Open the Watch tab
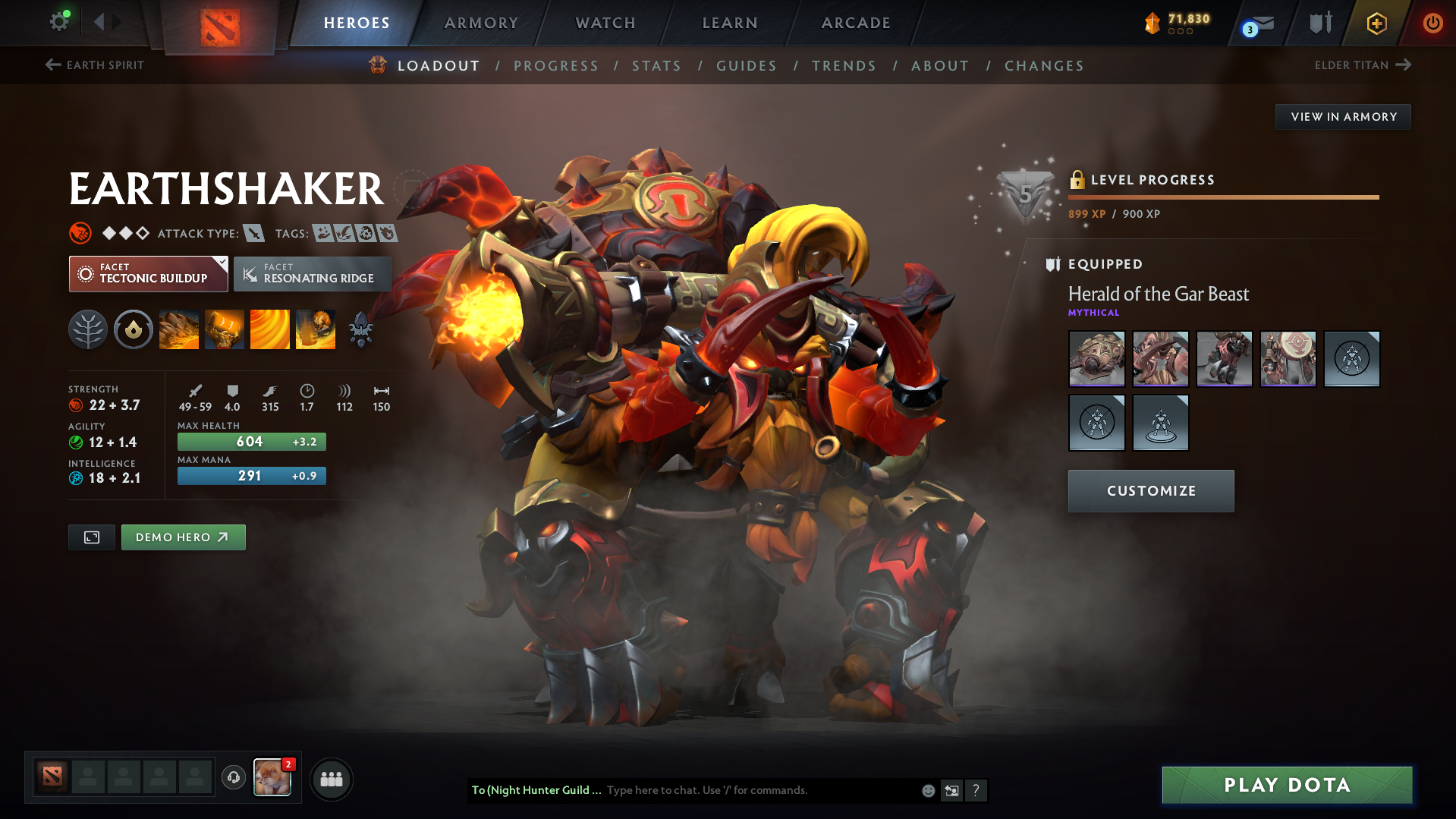This screenshot has height=819, width=1456. (605, 23)
